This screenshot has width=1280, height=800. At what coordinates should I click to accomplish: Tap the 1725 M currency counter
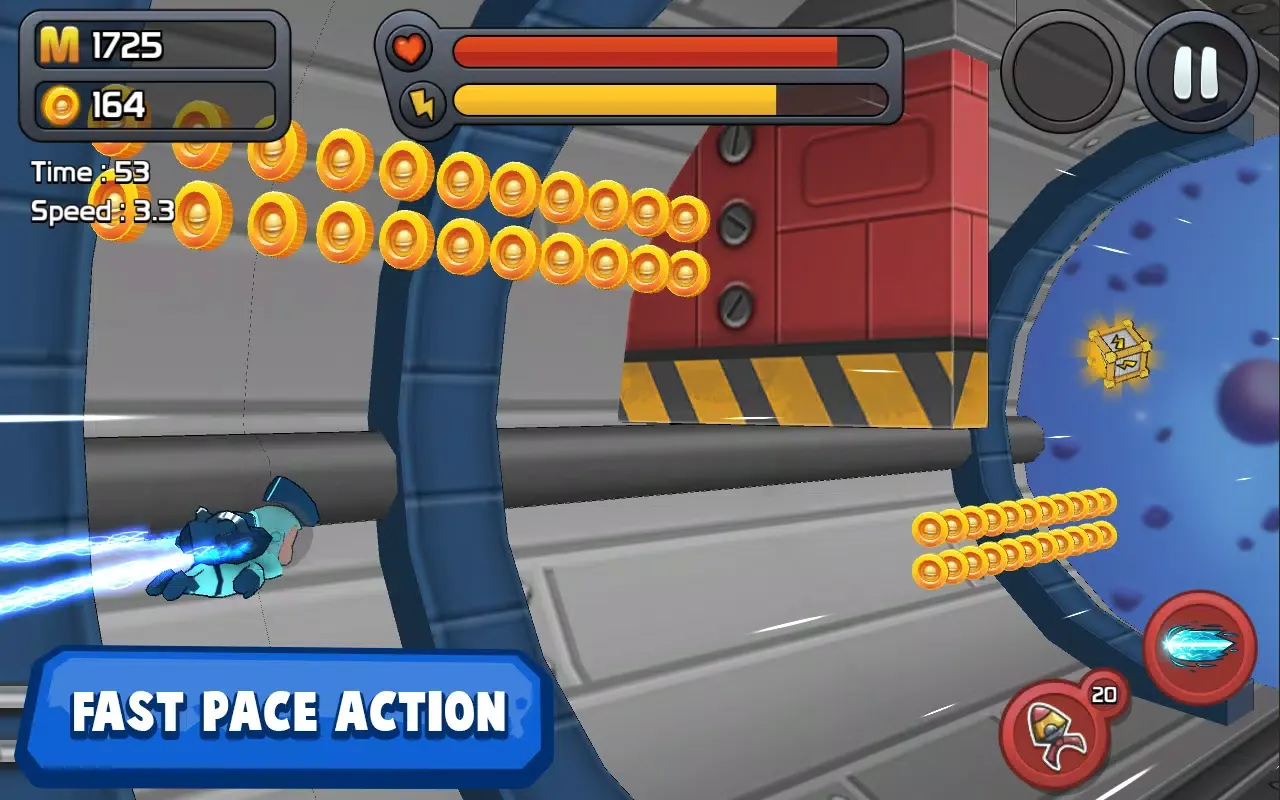(x=125, y=44)
